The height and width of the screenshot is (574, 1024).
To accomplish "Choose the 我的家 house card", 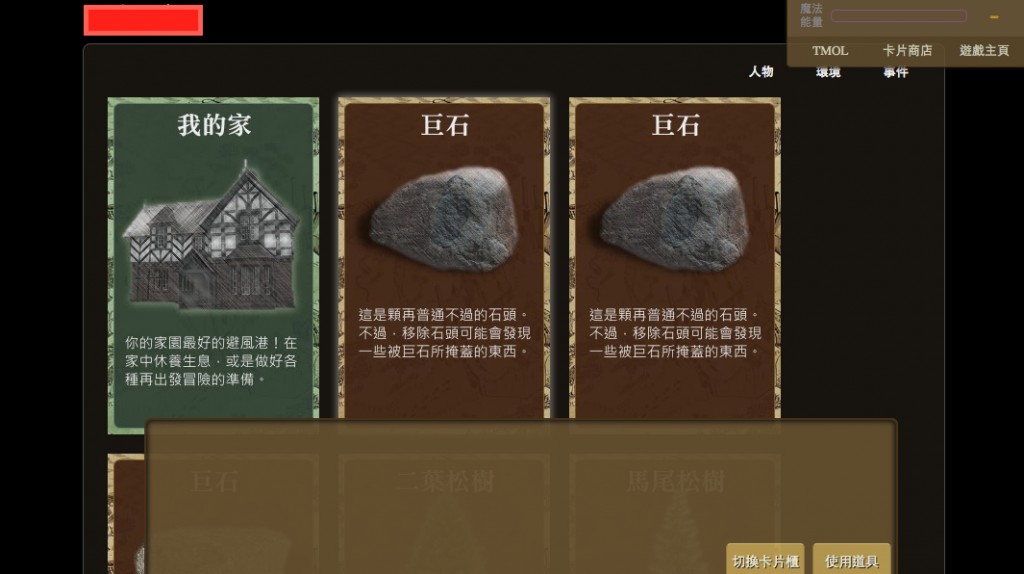I will tap(213, 265).
